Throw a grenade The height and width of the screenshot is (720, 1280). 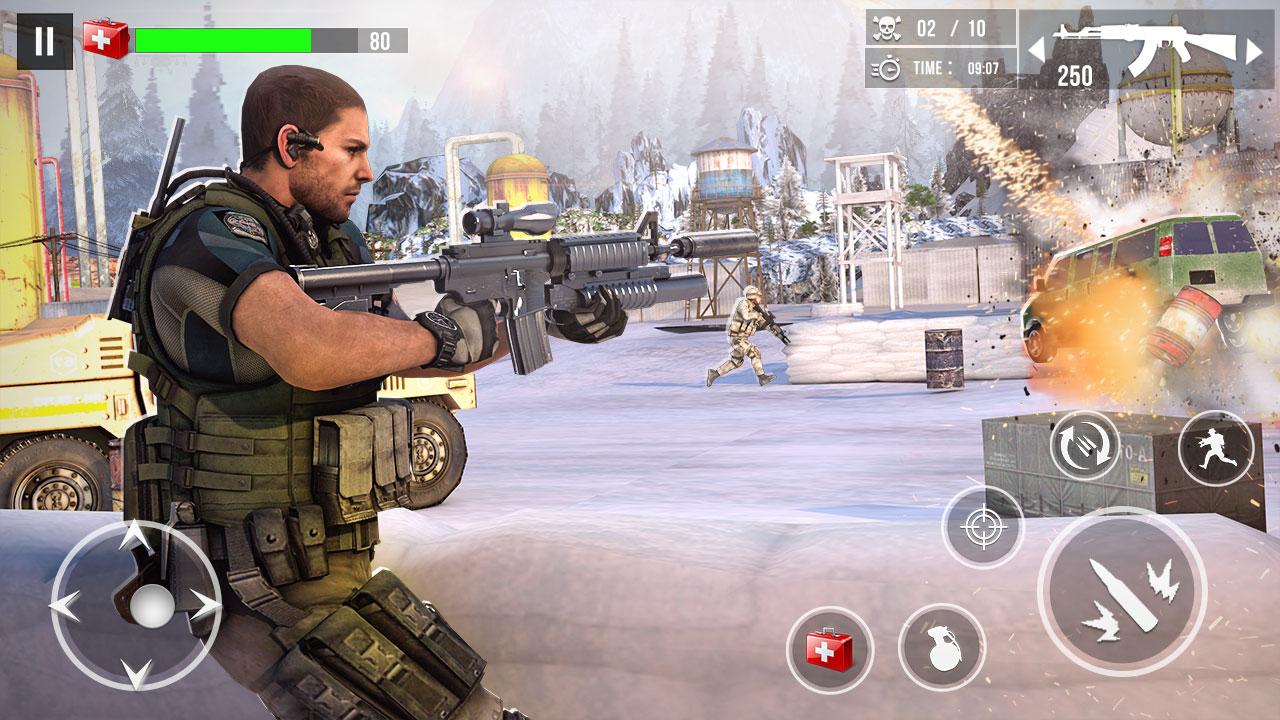click(x=941, y=647)
